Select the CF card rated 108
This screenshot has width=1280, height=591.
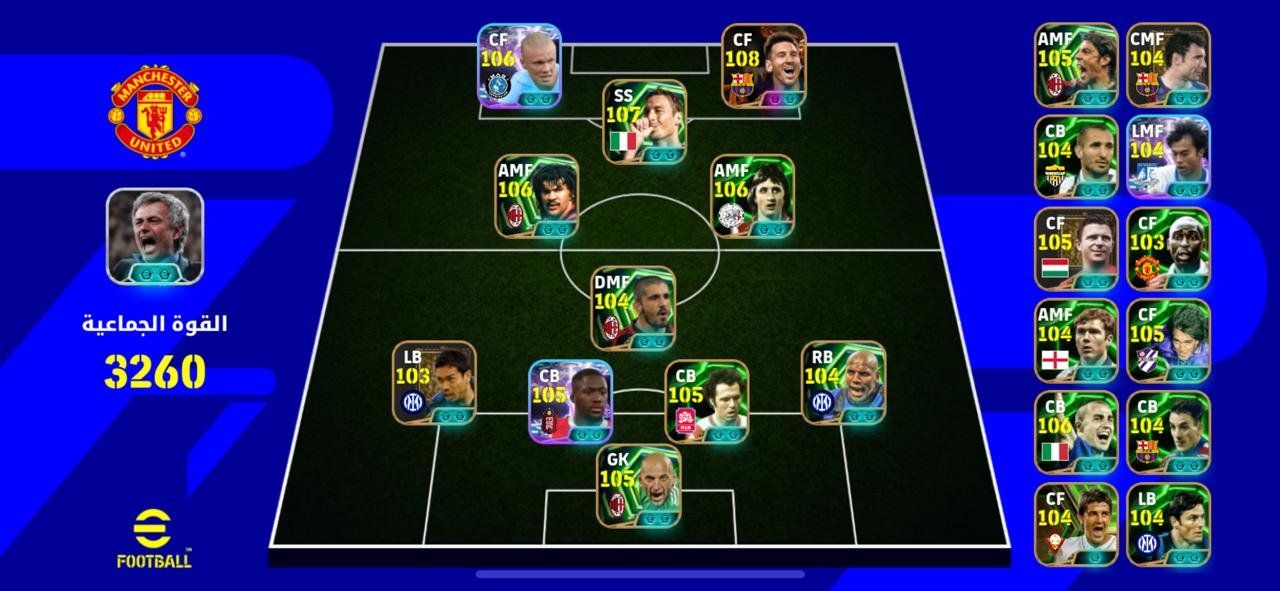pyautogui.click(x=764, y=66)
